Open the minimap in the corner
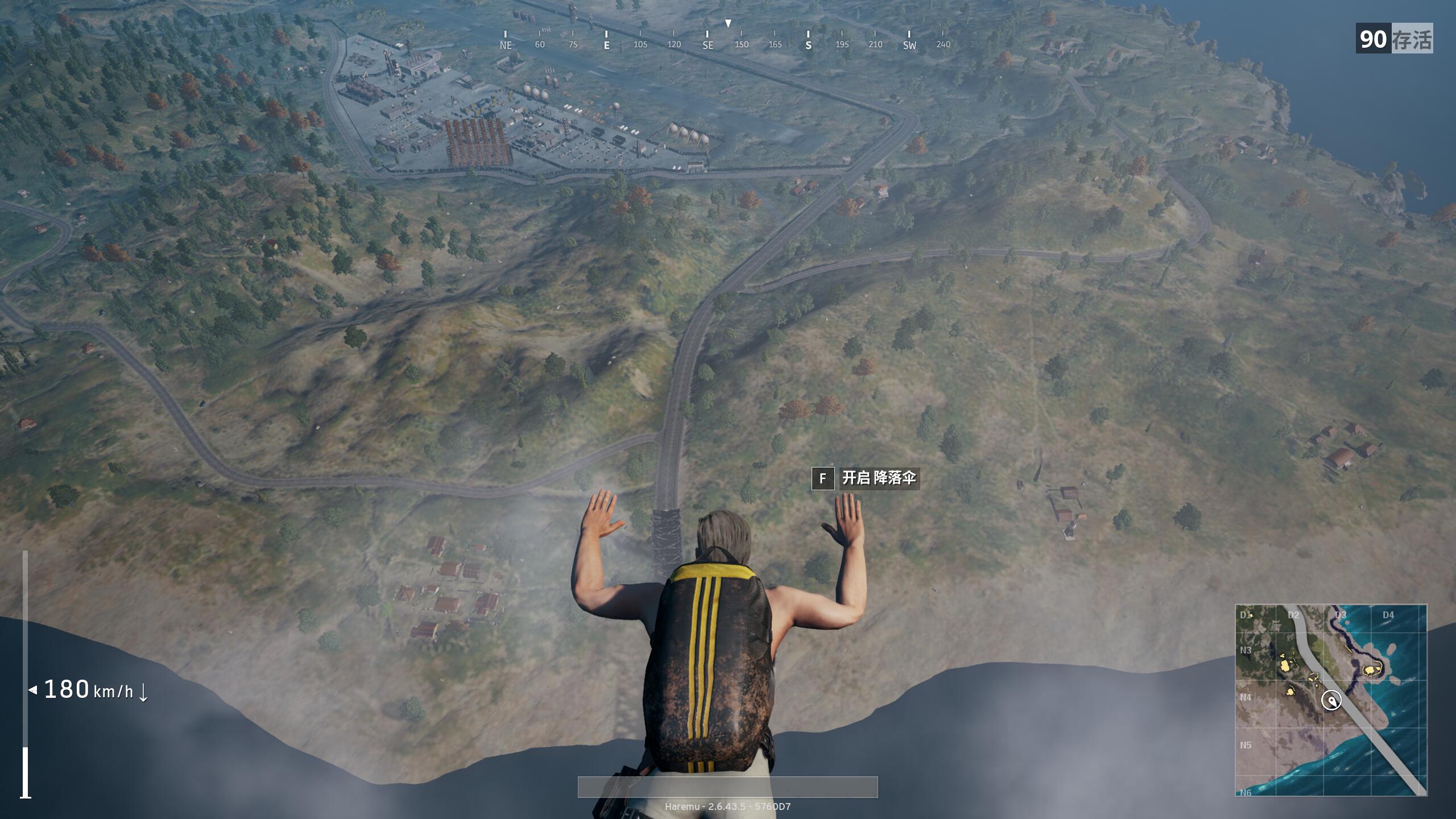 coord(1331,700)
